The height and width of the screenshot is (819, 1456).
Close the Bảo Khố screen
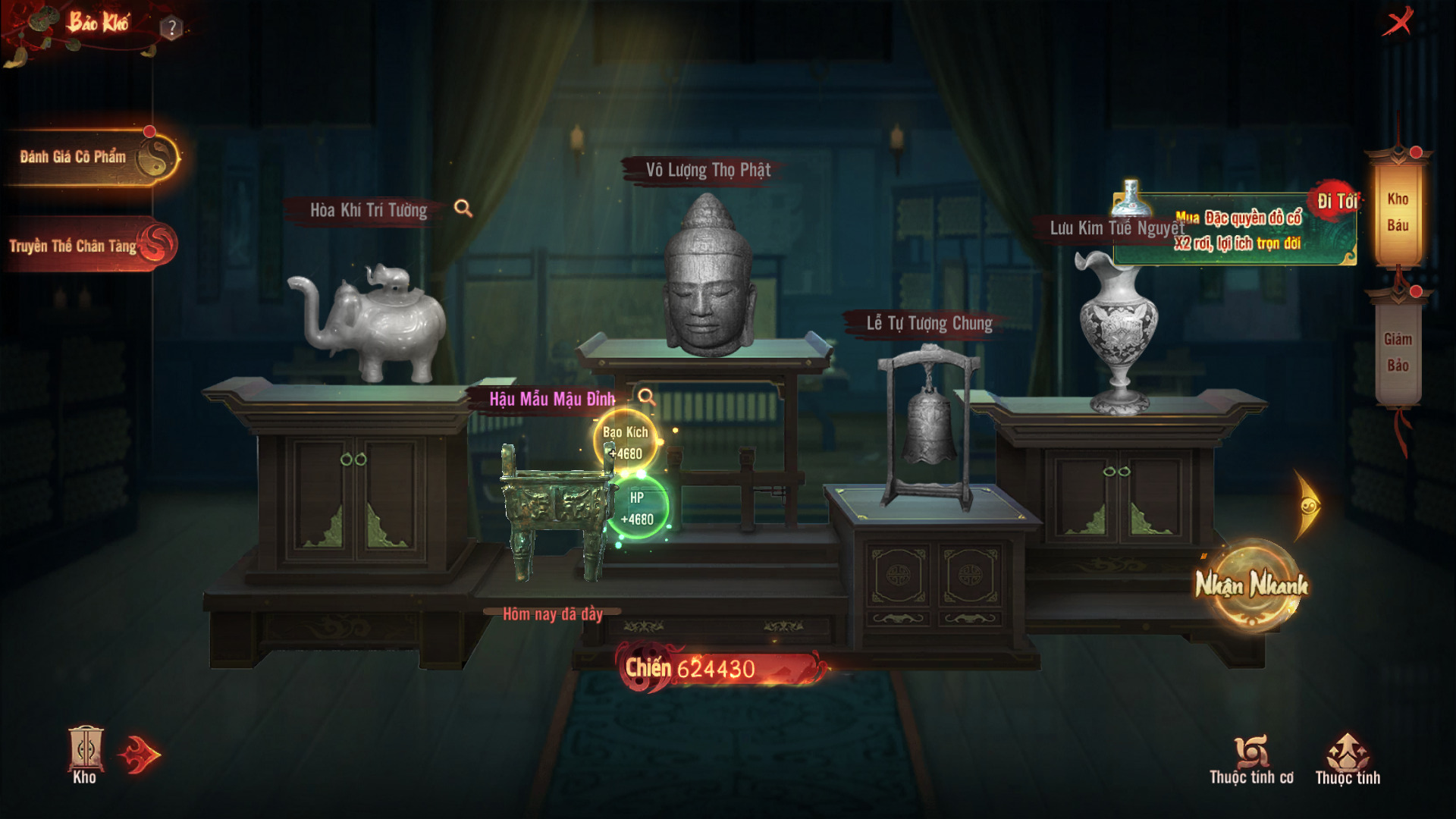(1398, 22)
